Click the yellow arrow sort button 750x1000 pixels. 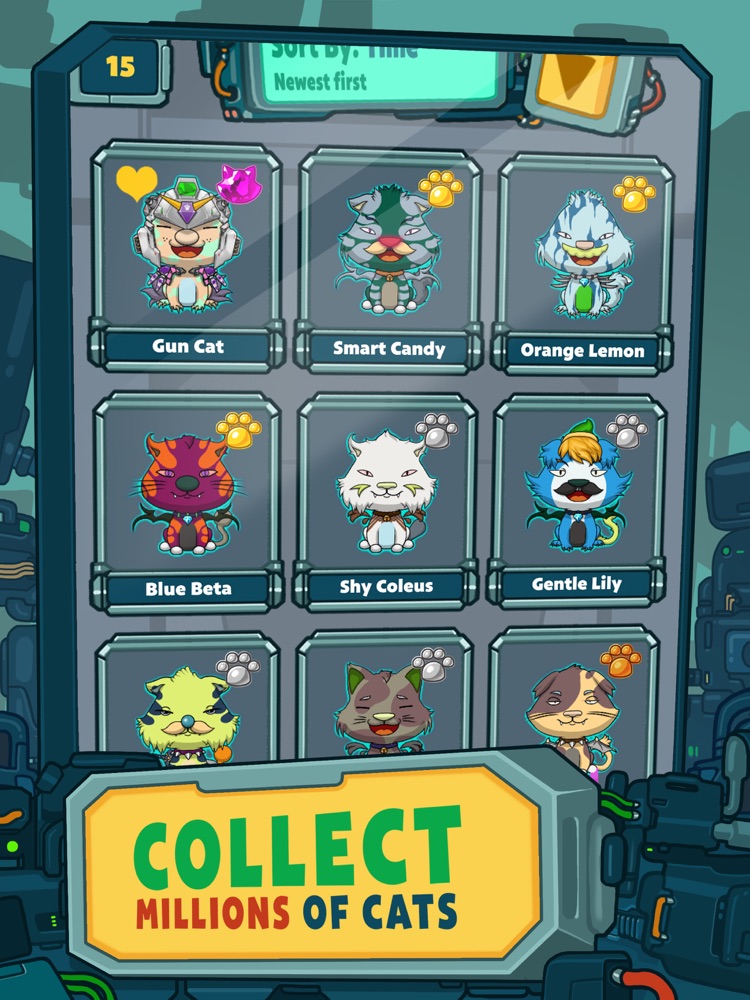(x=577, y=78)
